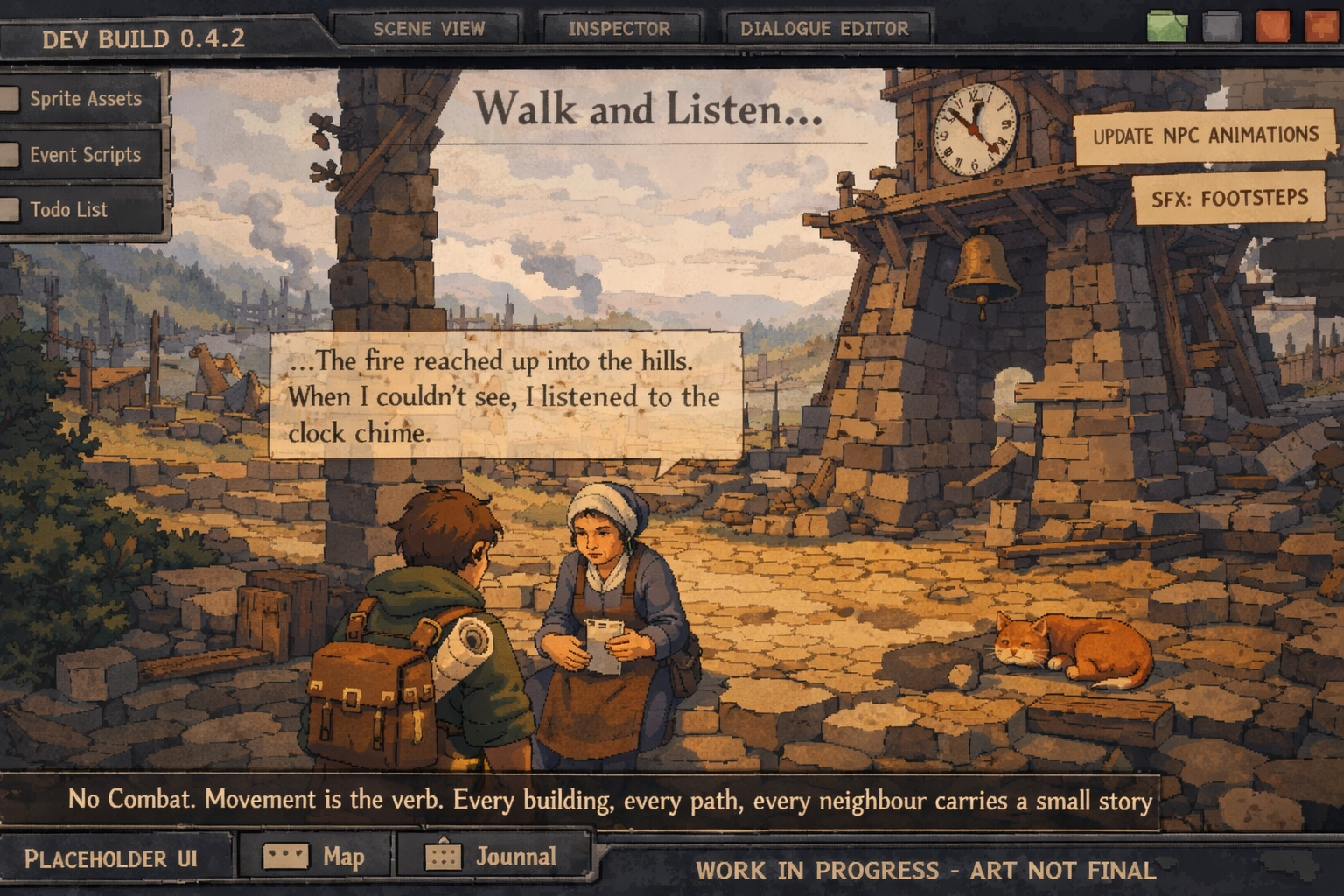Image resolution: width=1344 pixels, height=896 pixels.
Task: Open the Journal button
Action: (492, 857)
